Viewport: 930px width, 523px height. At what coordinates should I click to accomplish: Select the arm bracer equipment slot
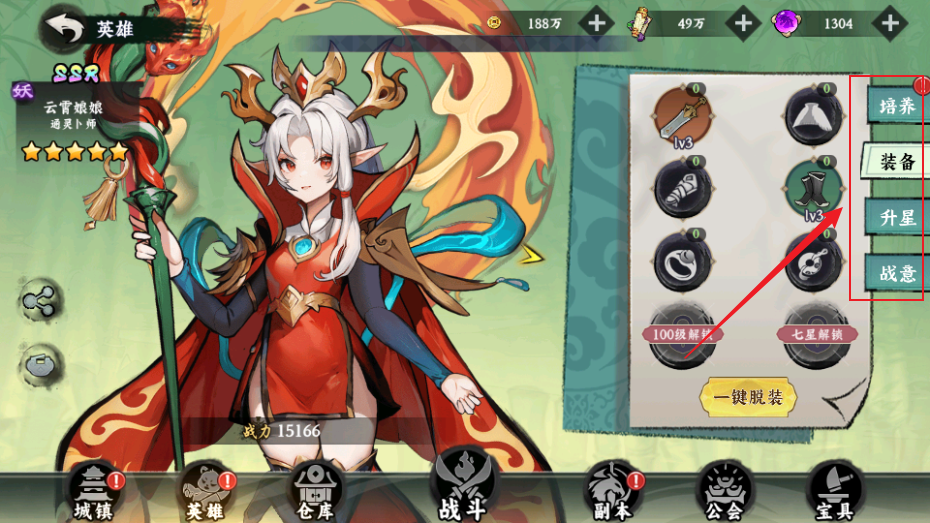point(681,187)
